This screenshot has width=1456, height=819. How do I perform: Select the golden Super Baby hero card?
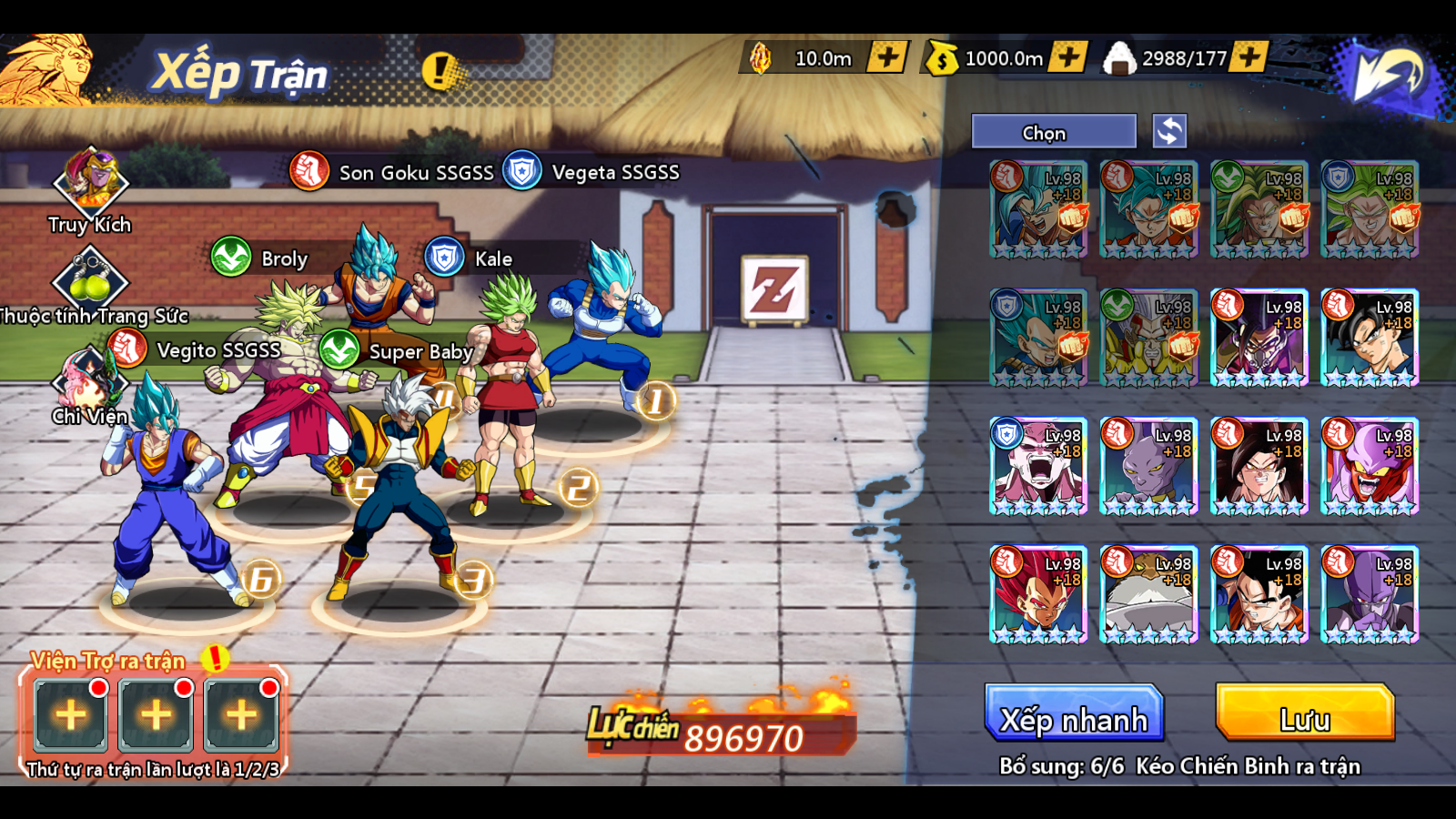(x=1148, y=338)
